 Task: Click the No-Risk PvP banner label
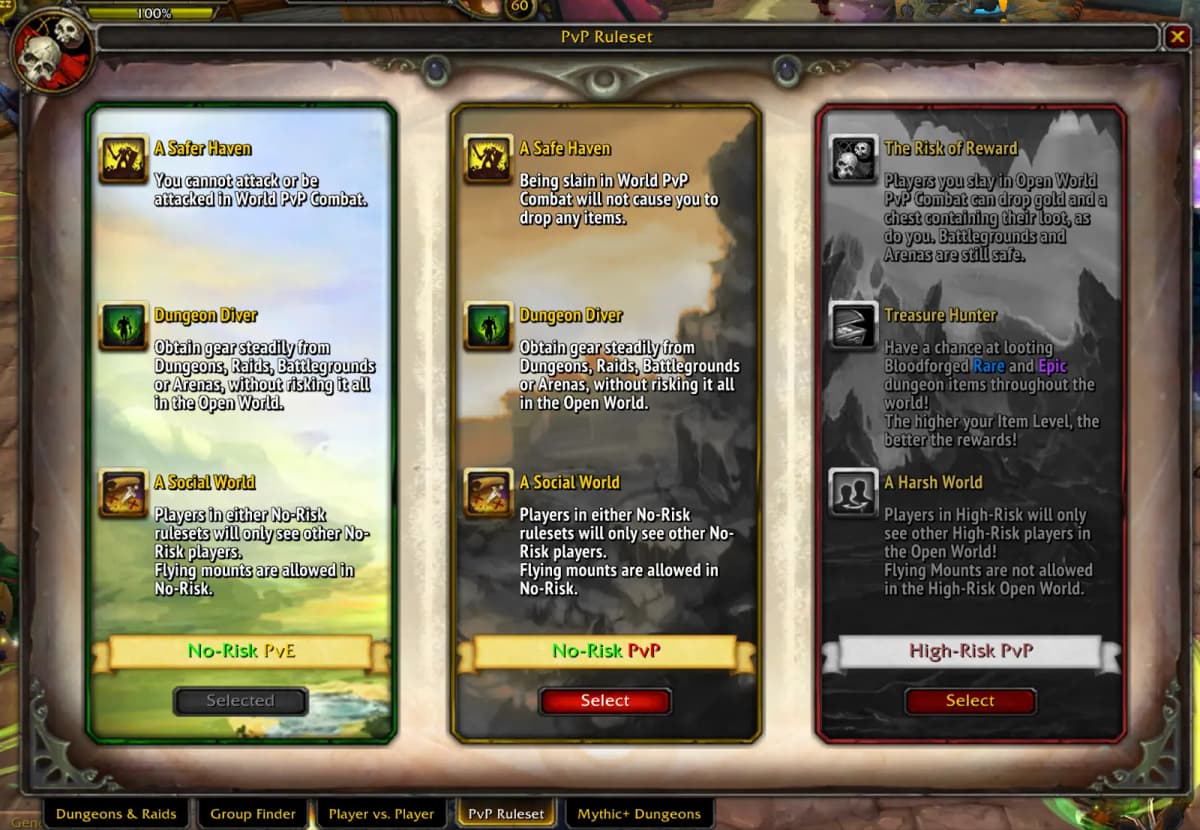606,651
